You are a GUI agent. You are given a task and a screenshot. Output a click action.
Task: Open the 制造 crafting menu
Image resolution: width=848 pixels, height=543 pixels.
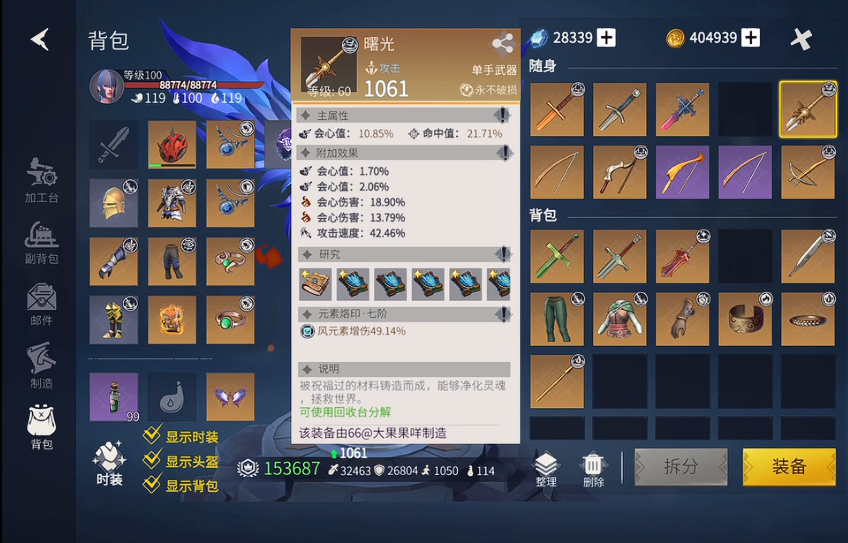click(42, 365)
